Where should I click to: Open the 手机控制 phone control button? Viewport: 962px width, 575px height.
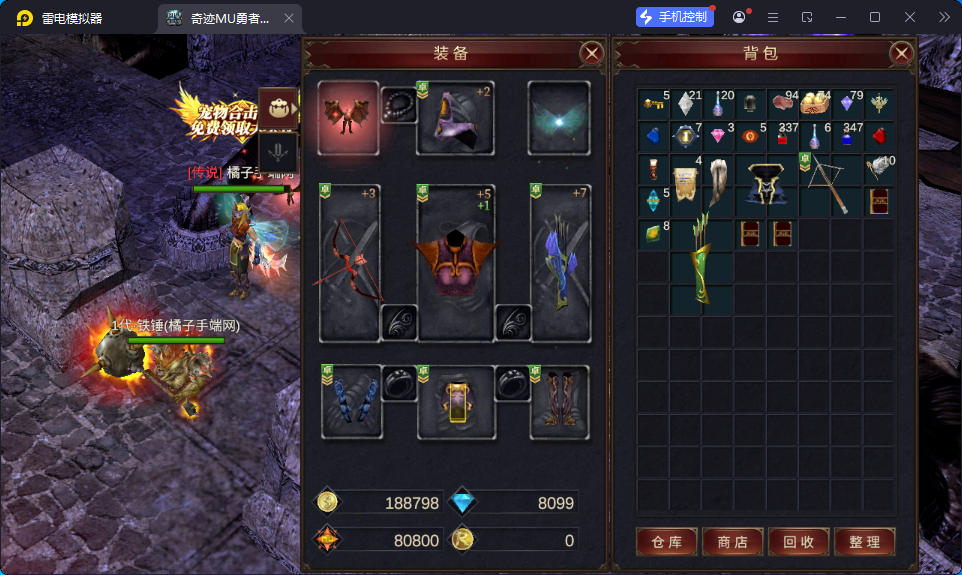(675, 17)
